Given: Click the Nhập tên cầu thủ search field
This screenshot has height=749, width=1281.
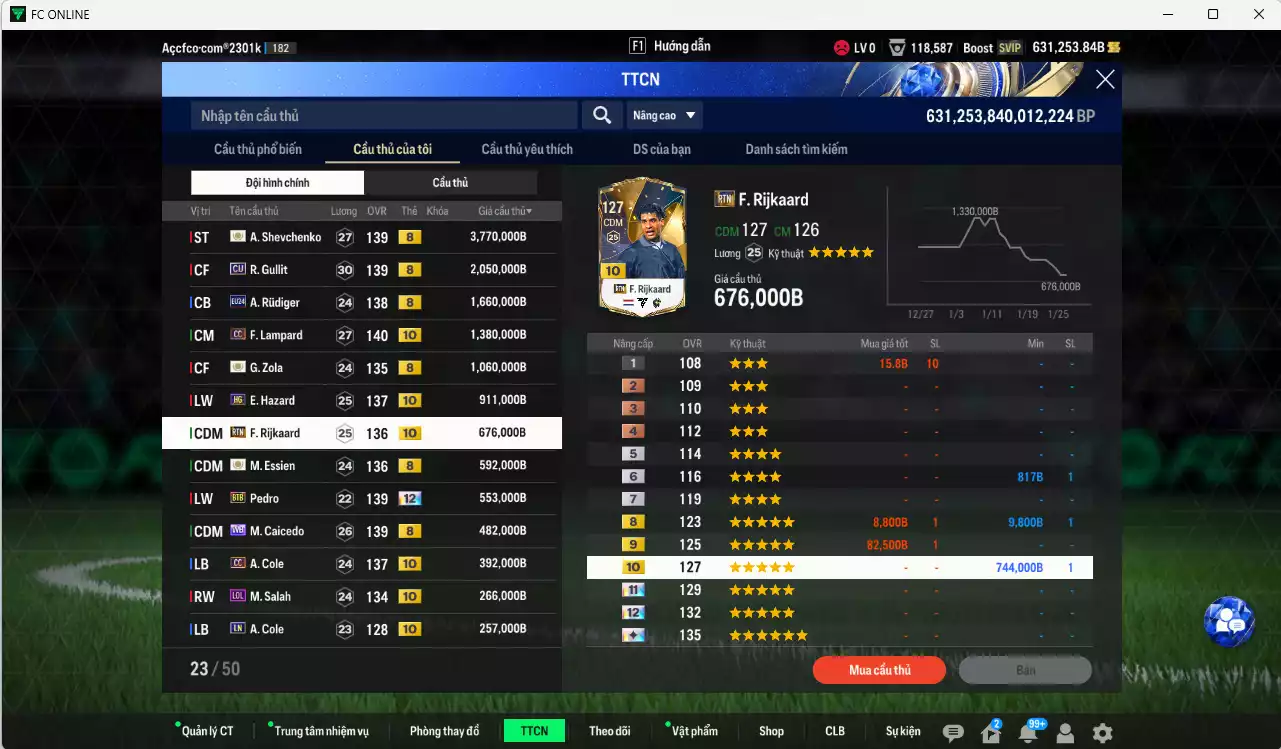Looking at the screenshot, I should click(385, 115).
